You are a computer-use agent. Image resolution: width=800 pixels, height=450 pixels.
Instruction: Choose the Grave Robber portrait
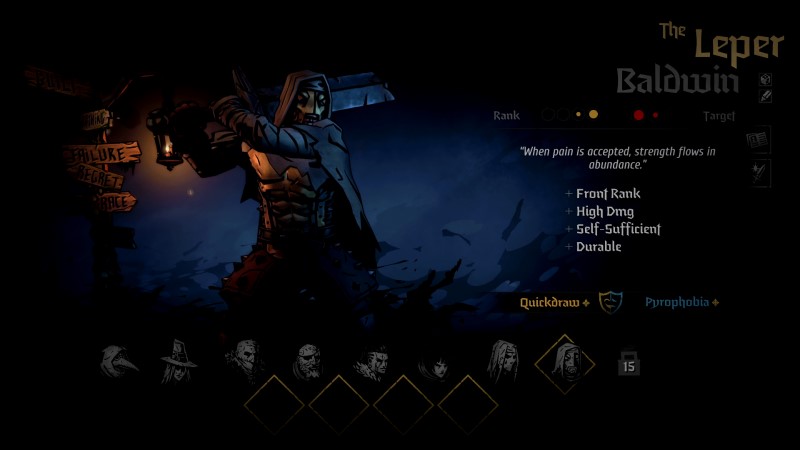point(179,361)
